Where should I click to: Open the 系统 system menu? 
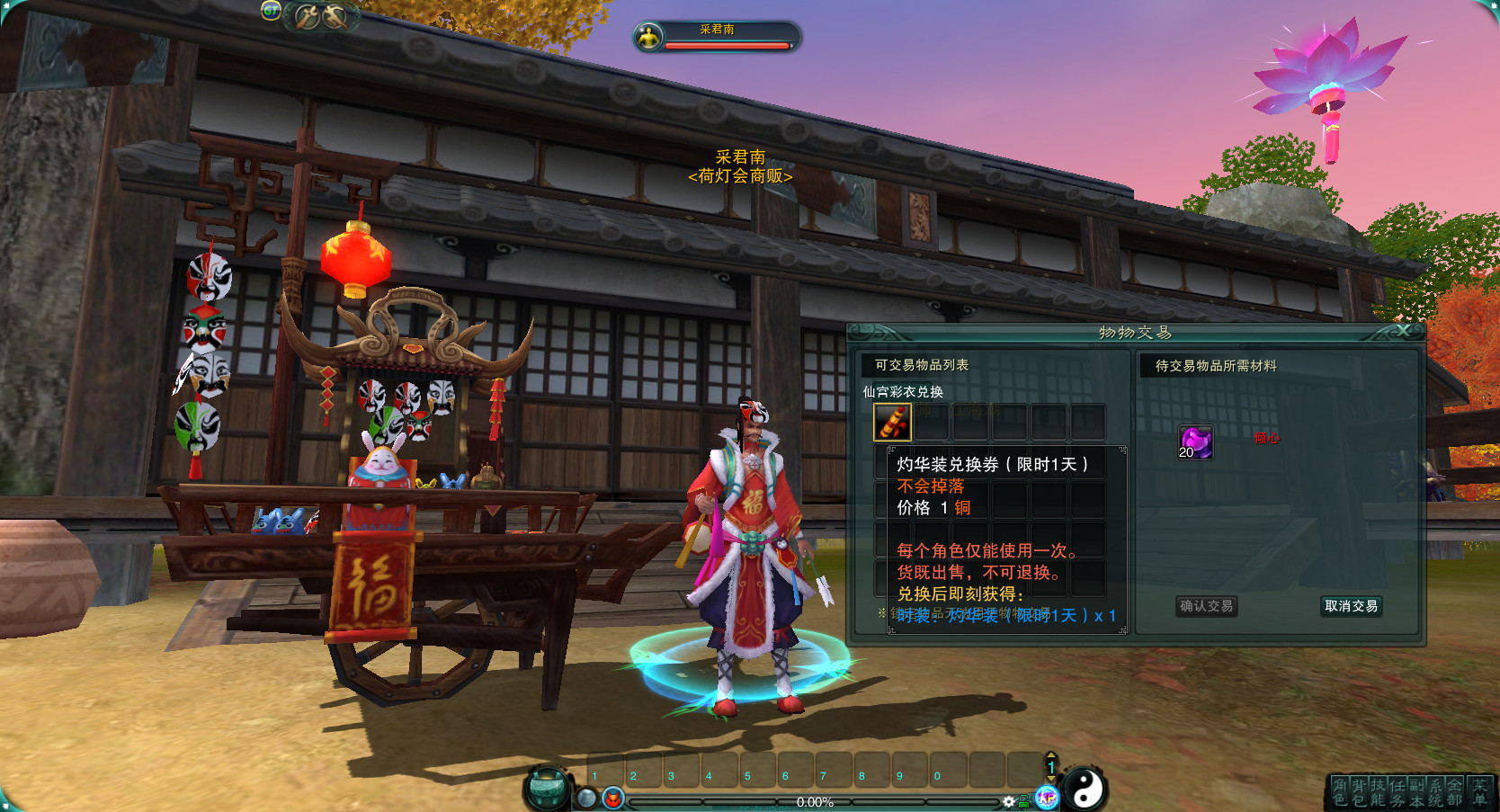[1435, 792]
